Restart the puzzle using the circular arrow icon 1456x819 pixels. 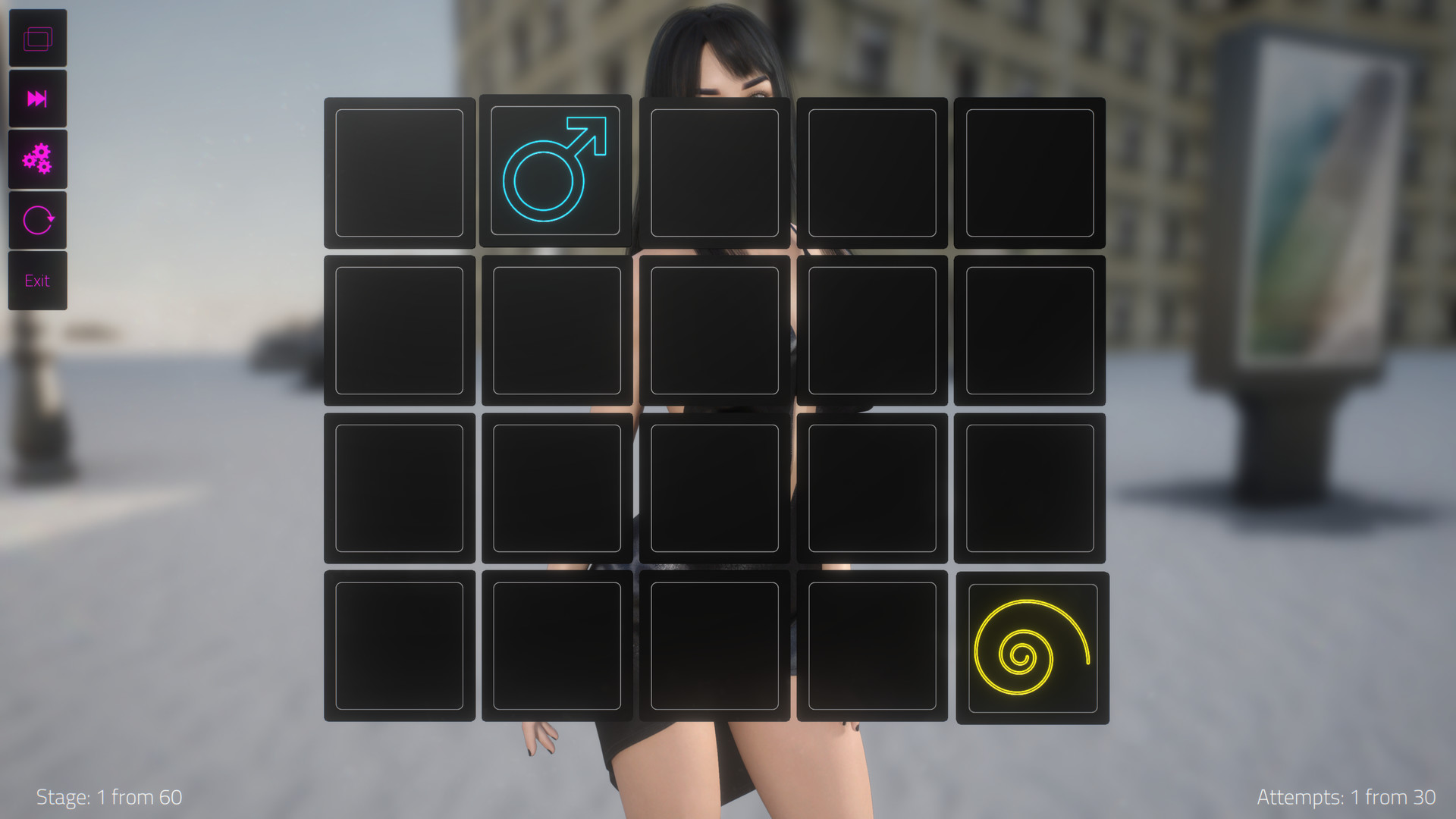[x=38, y=219]
